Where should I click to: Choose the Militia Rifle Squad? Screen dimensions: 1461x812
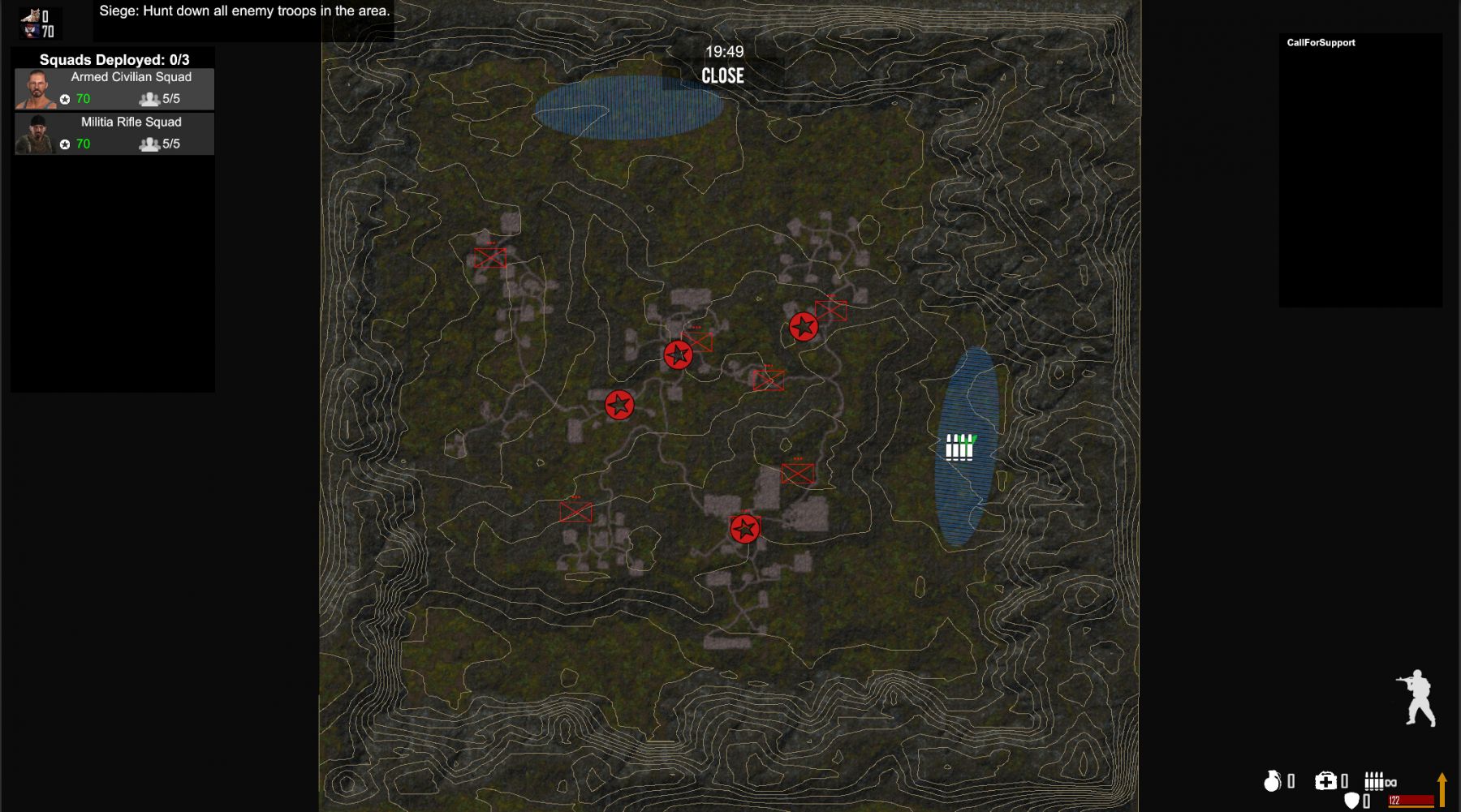pyautogui.click(x=114, y=134)
